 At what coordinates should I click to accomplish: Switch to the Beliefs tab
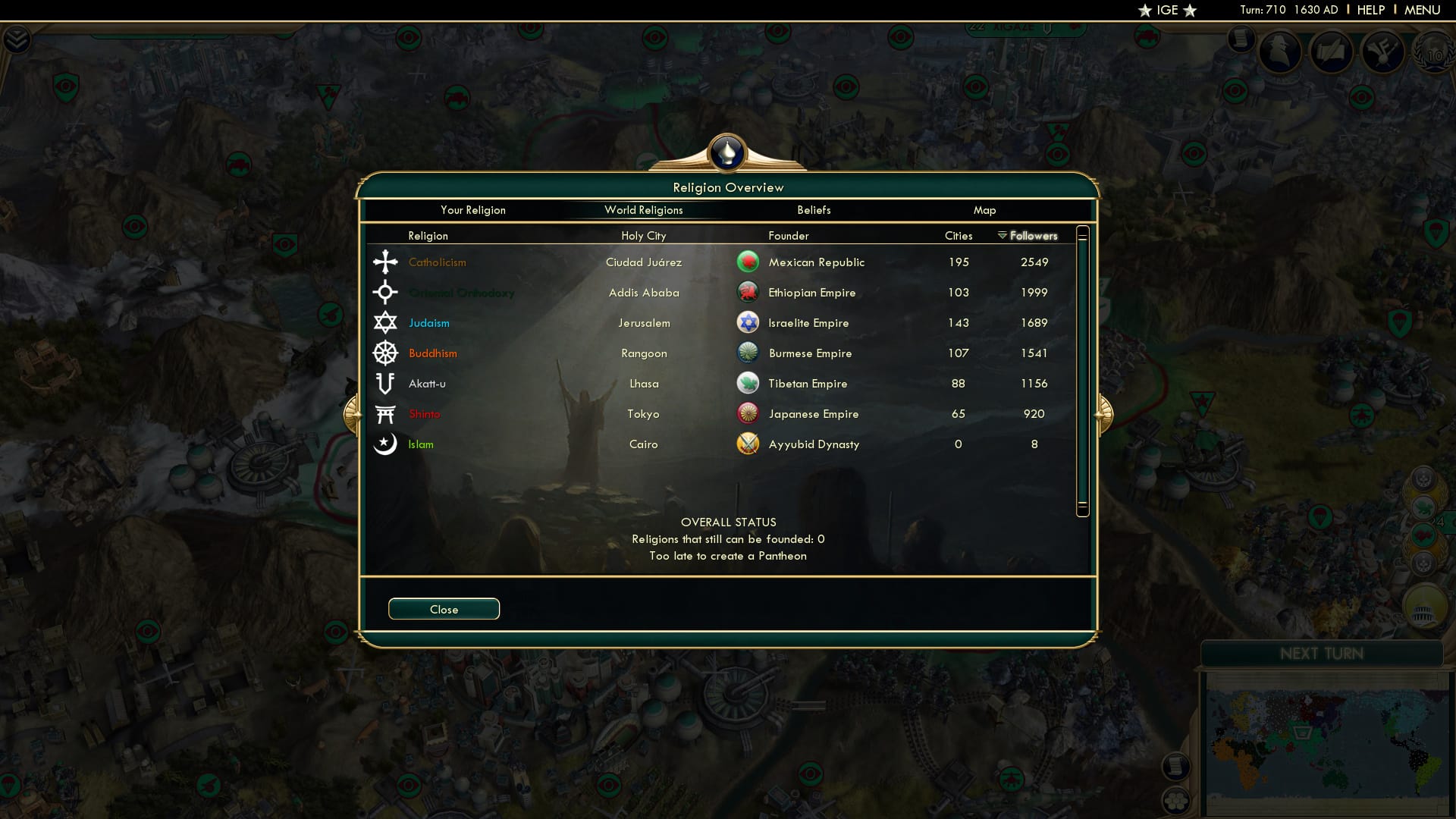[x=814, y=210]
